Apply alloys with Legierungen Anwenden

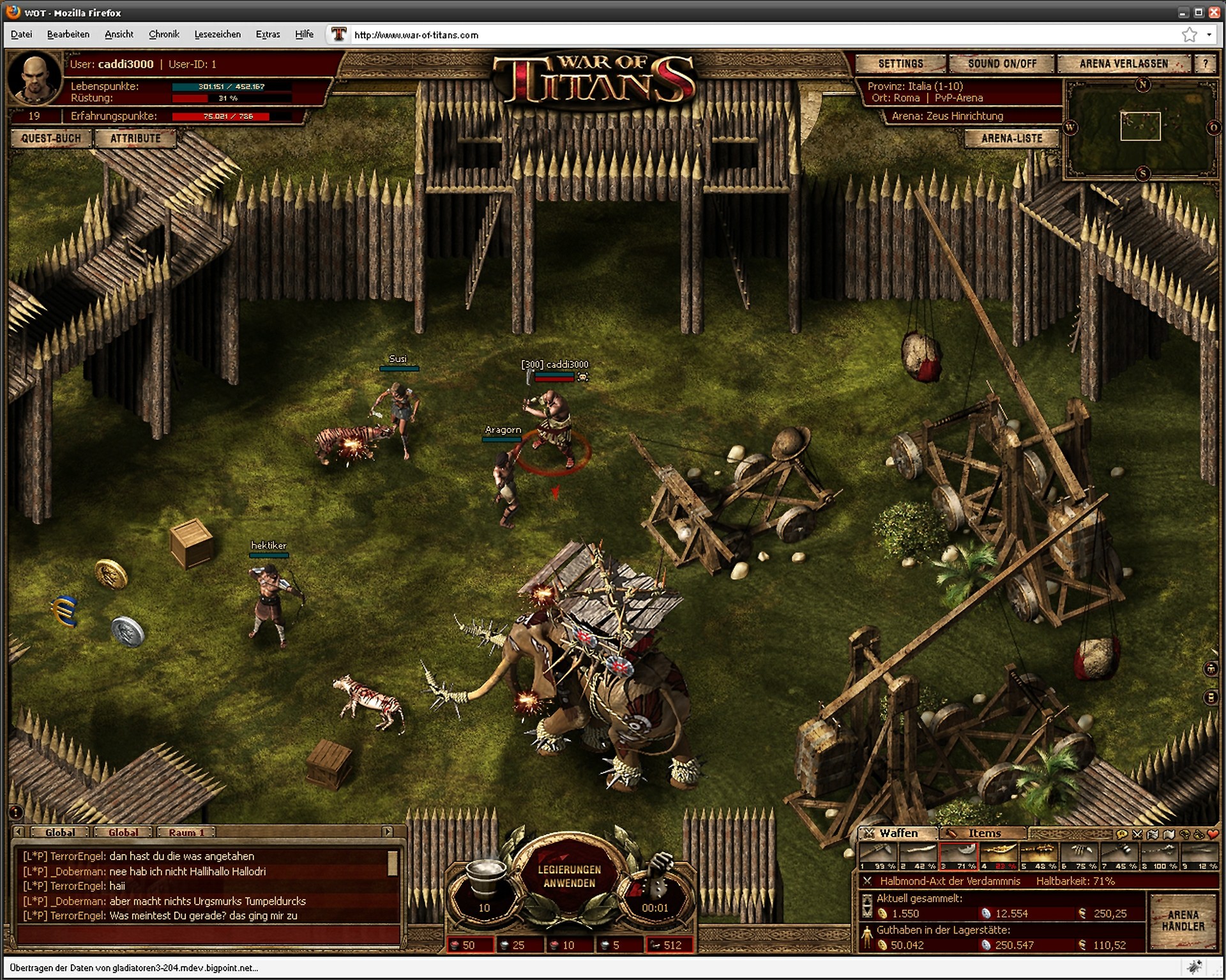point(569,877)
